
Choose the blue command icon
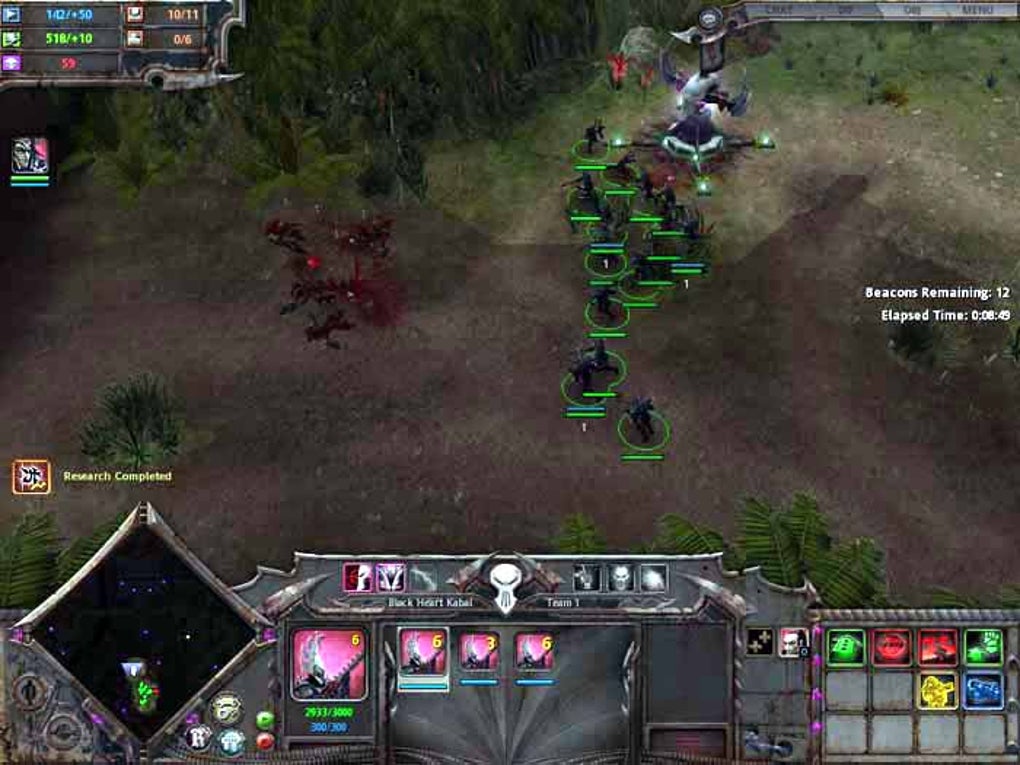[x=983, y=690]
